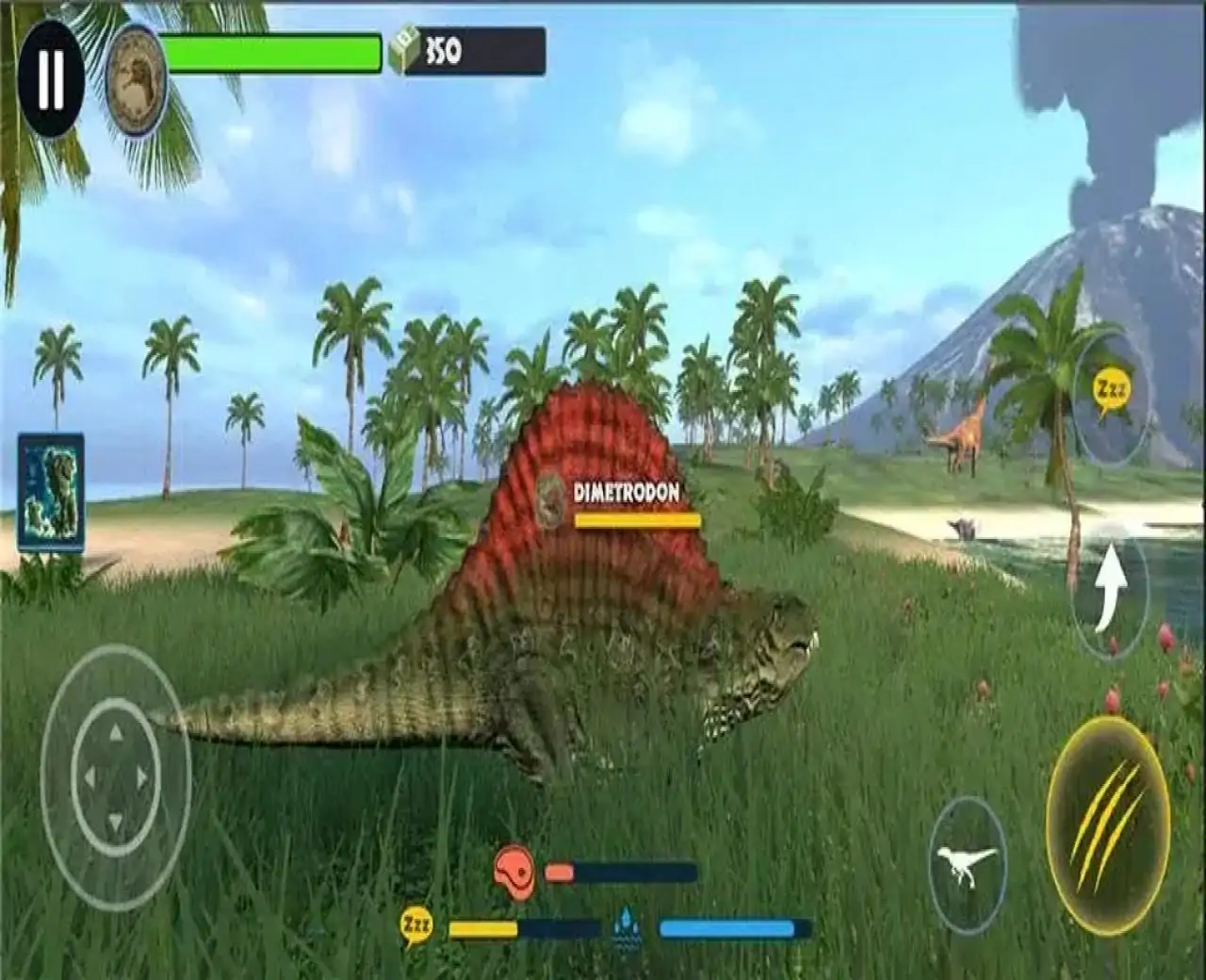Open the island minimap
The width and height of the screenshot is (1206, 980).
[51, 493]
